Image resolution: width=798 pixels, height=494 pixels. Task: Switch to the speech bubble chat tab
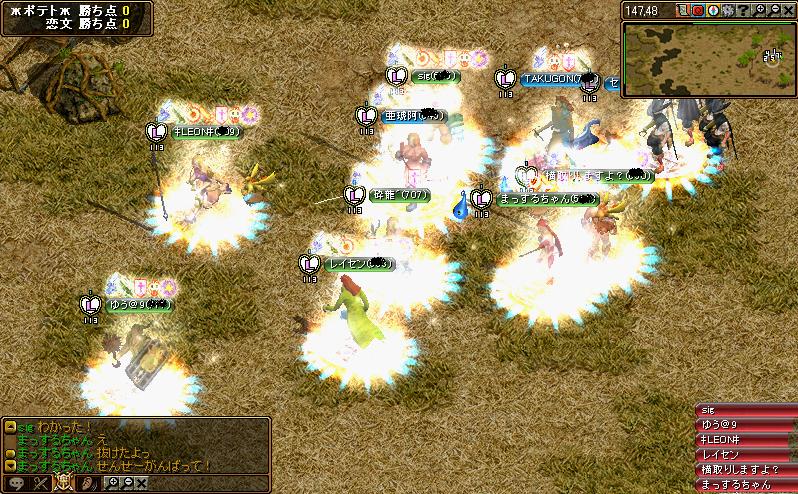coord(14,483)
